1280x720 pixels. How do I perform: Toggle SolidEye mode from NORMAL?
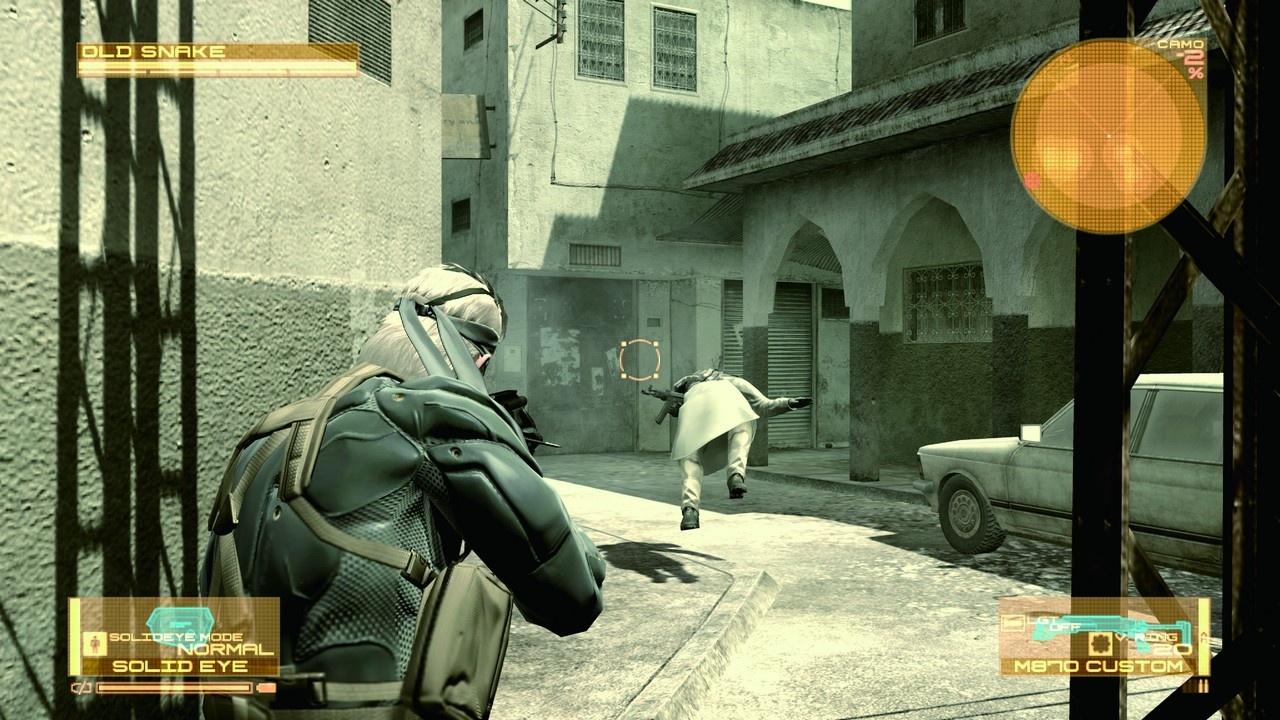pyautogui.click(x=222, y=648)
